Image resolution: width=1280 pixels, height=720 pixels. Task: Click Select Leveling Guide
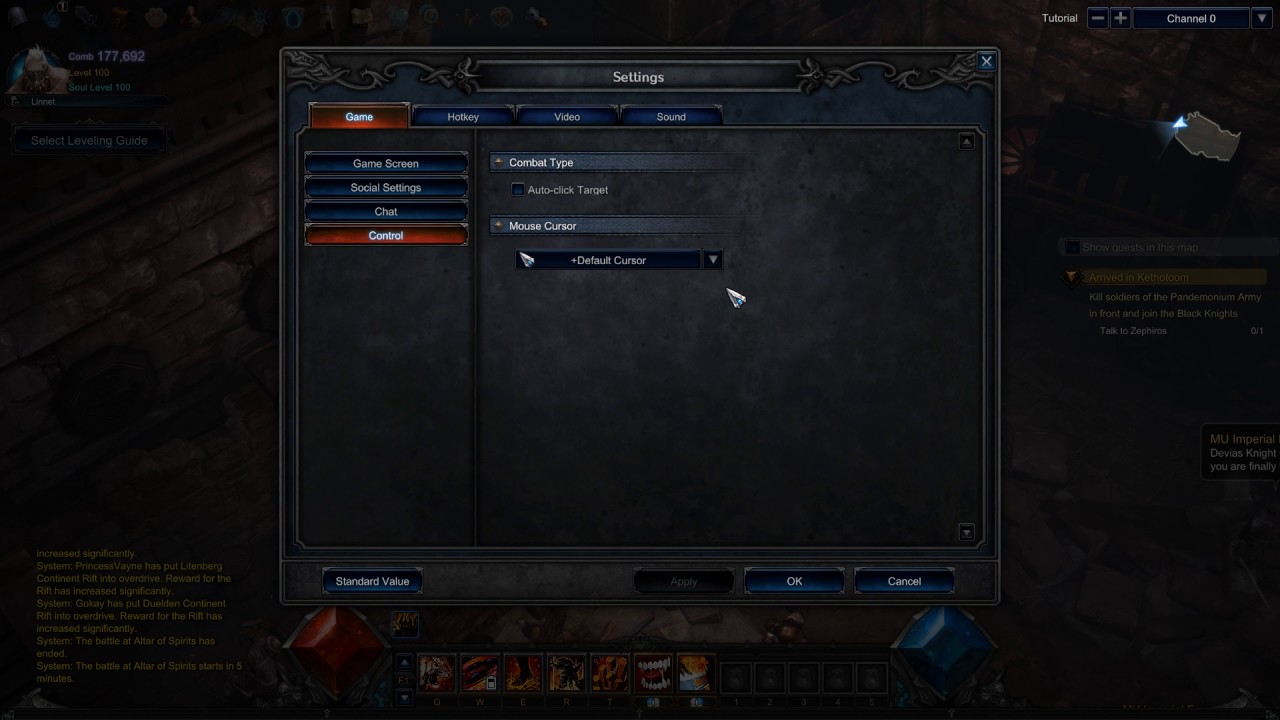[x=89, y=140]
